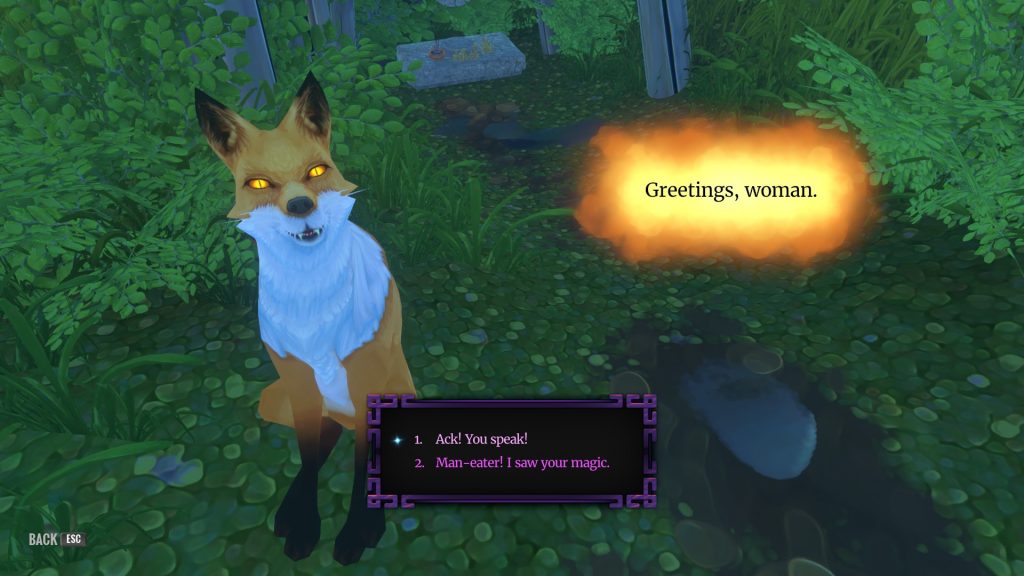Click the Back button
The height and width of the screenshot is (576, 1024).
click(56, 540)
